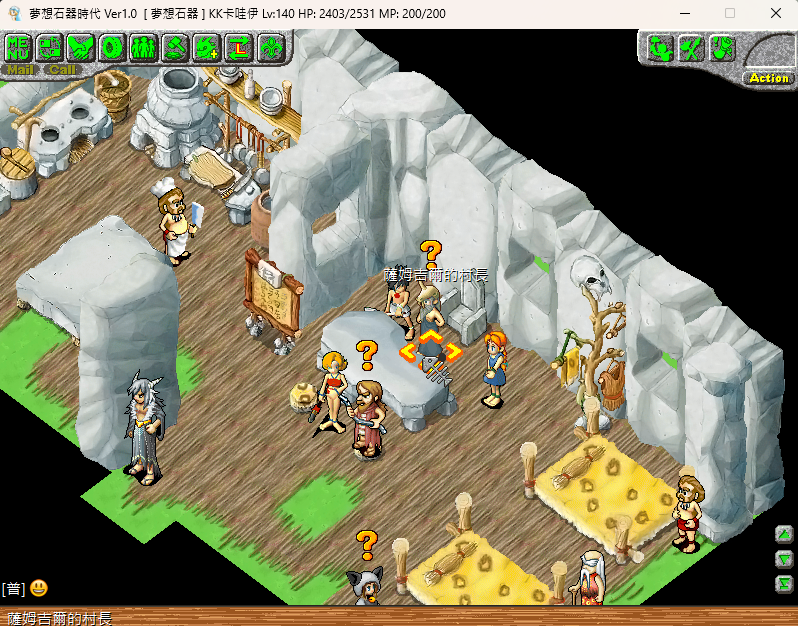
Task: Toggle the [普] chat channel selector
Action: point(13,589)
